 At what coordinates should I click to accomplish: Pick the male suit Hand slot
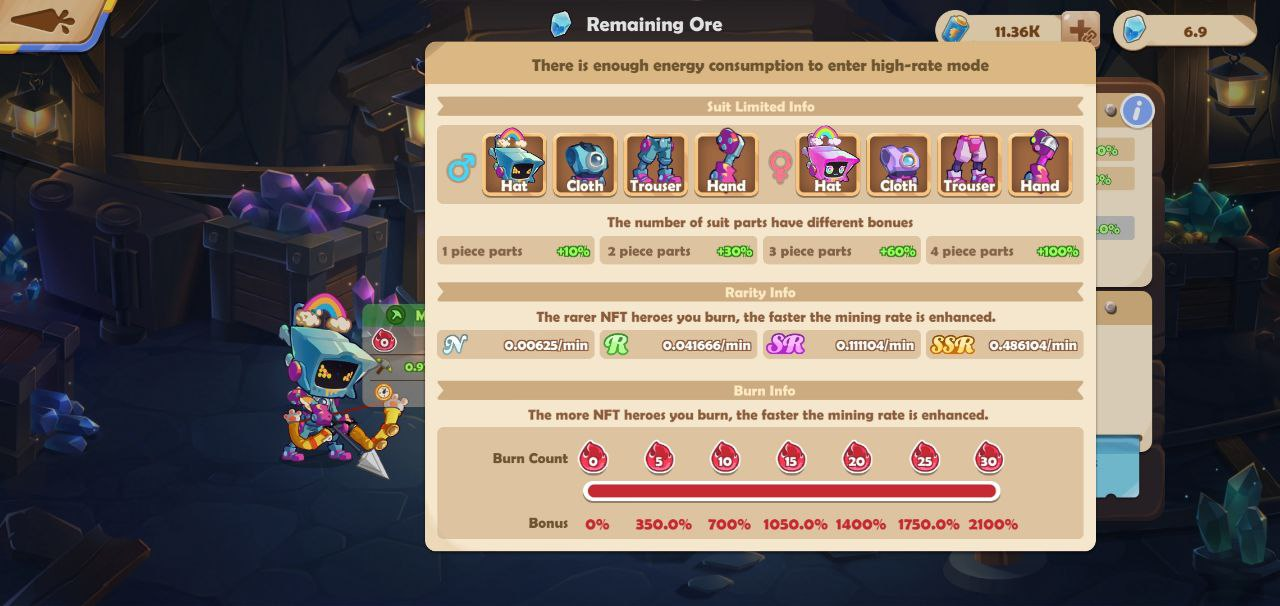click(x=726, y=164)
